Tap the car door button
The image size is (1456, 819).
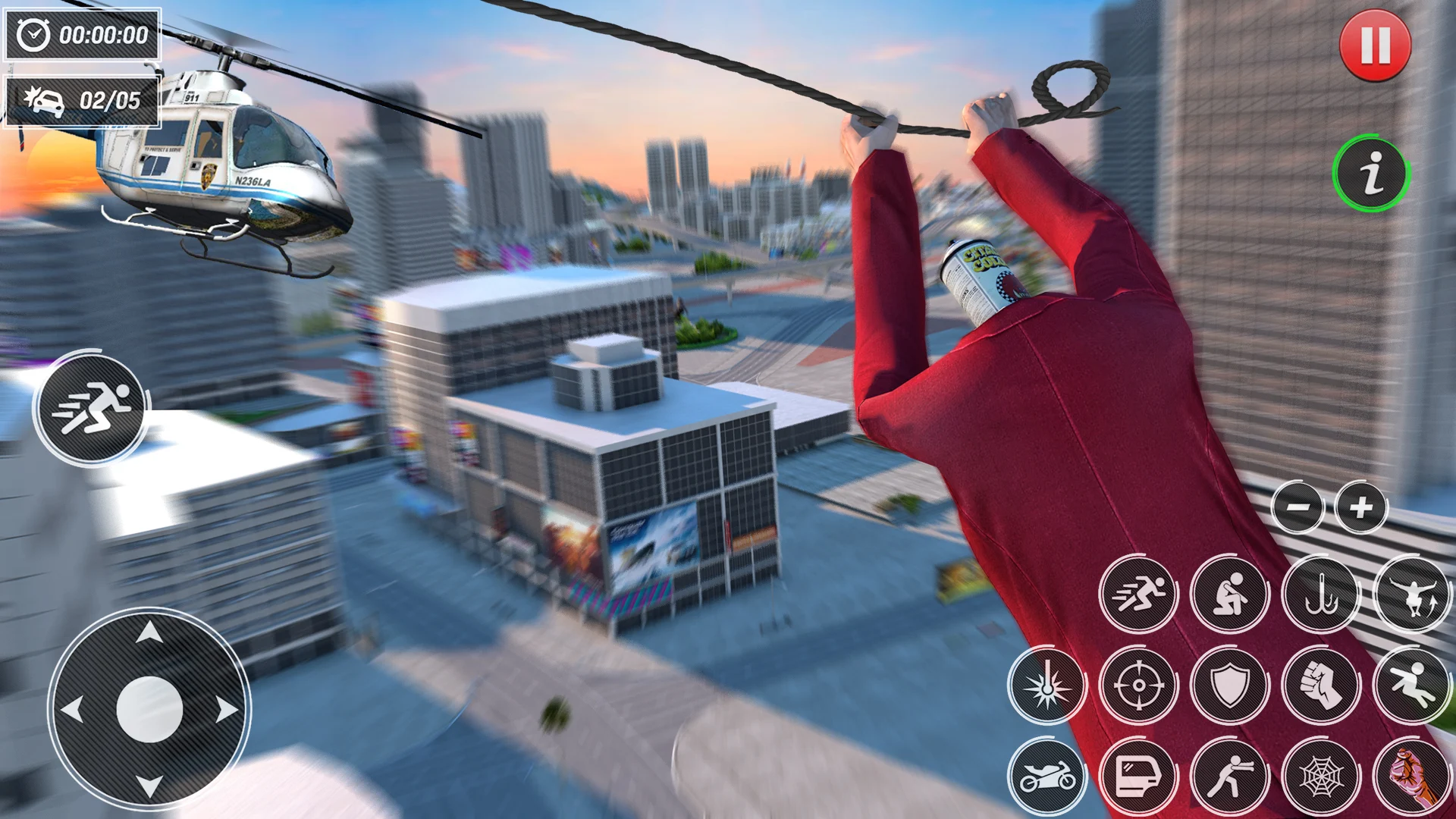[x=1138, y=776]
